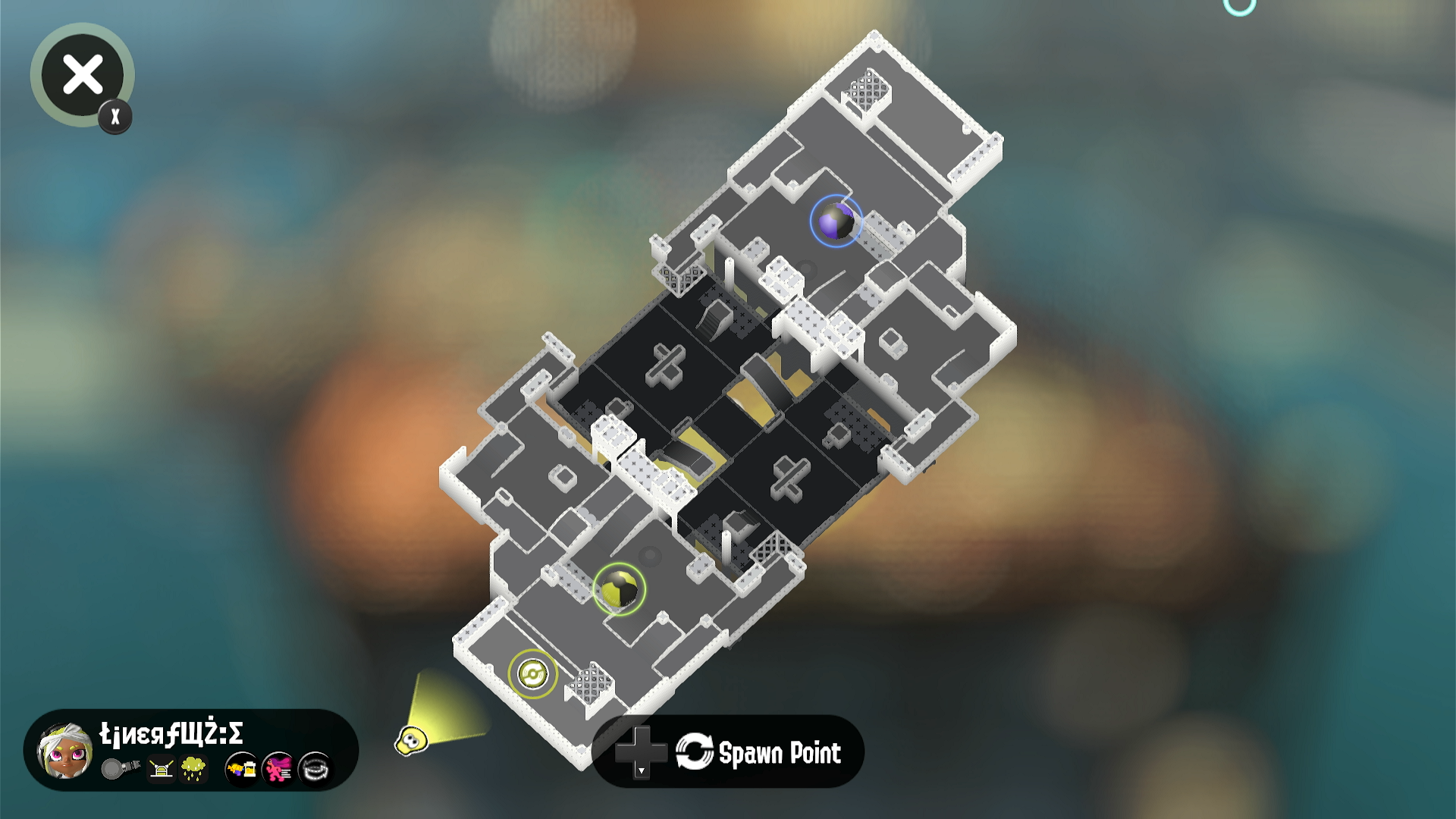
Task: Choose the yellow spawn marker on the map
Action: click(x=532, y=673)
